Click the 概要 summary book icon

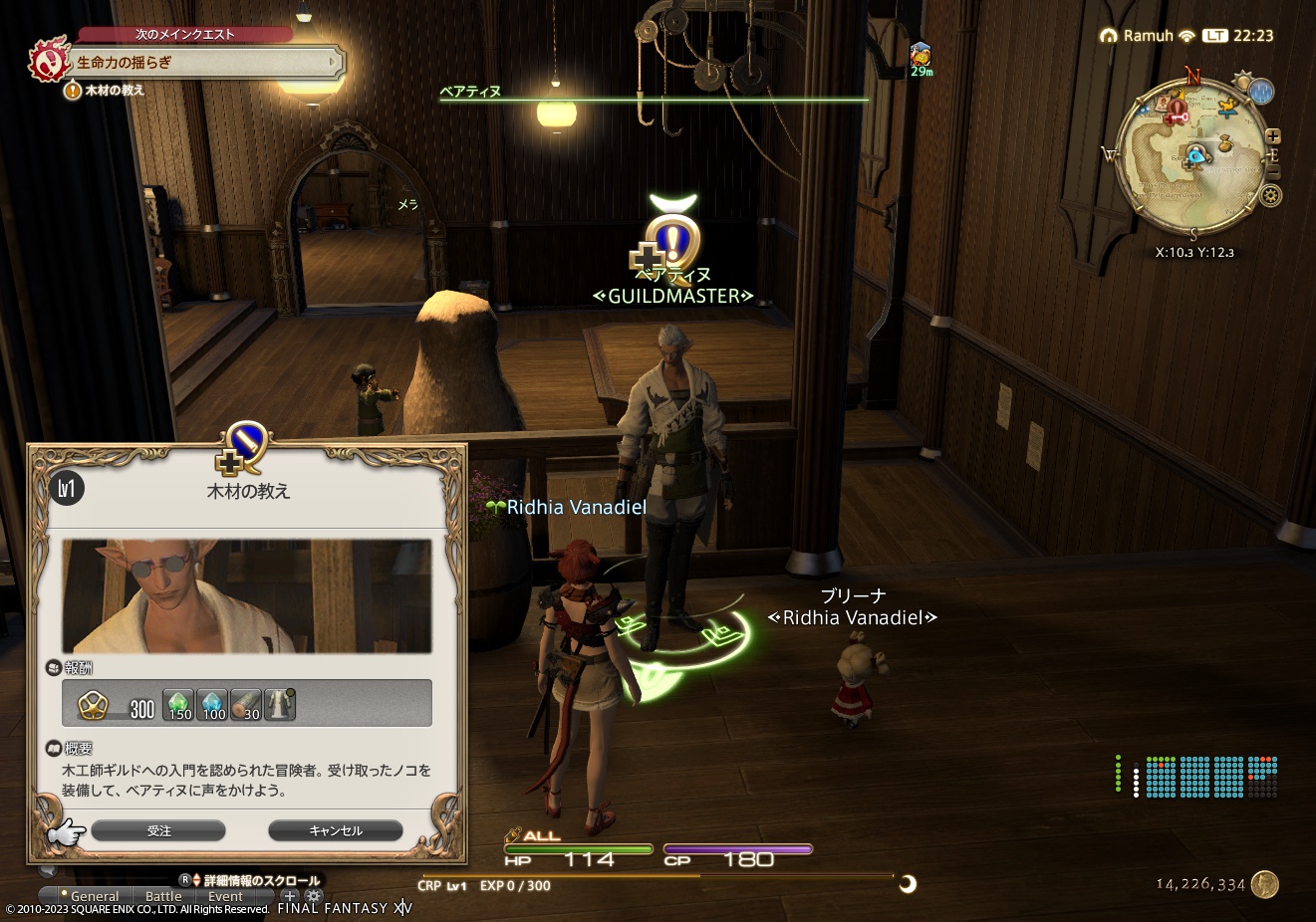(53, 749)
